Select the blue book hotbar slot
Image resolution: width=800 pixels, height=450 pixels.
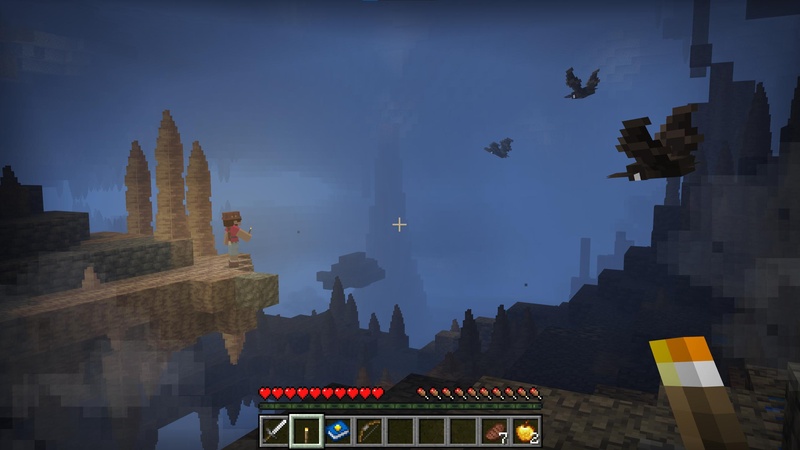338,431
